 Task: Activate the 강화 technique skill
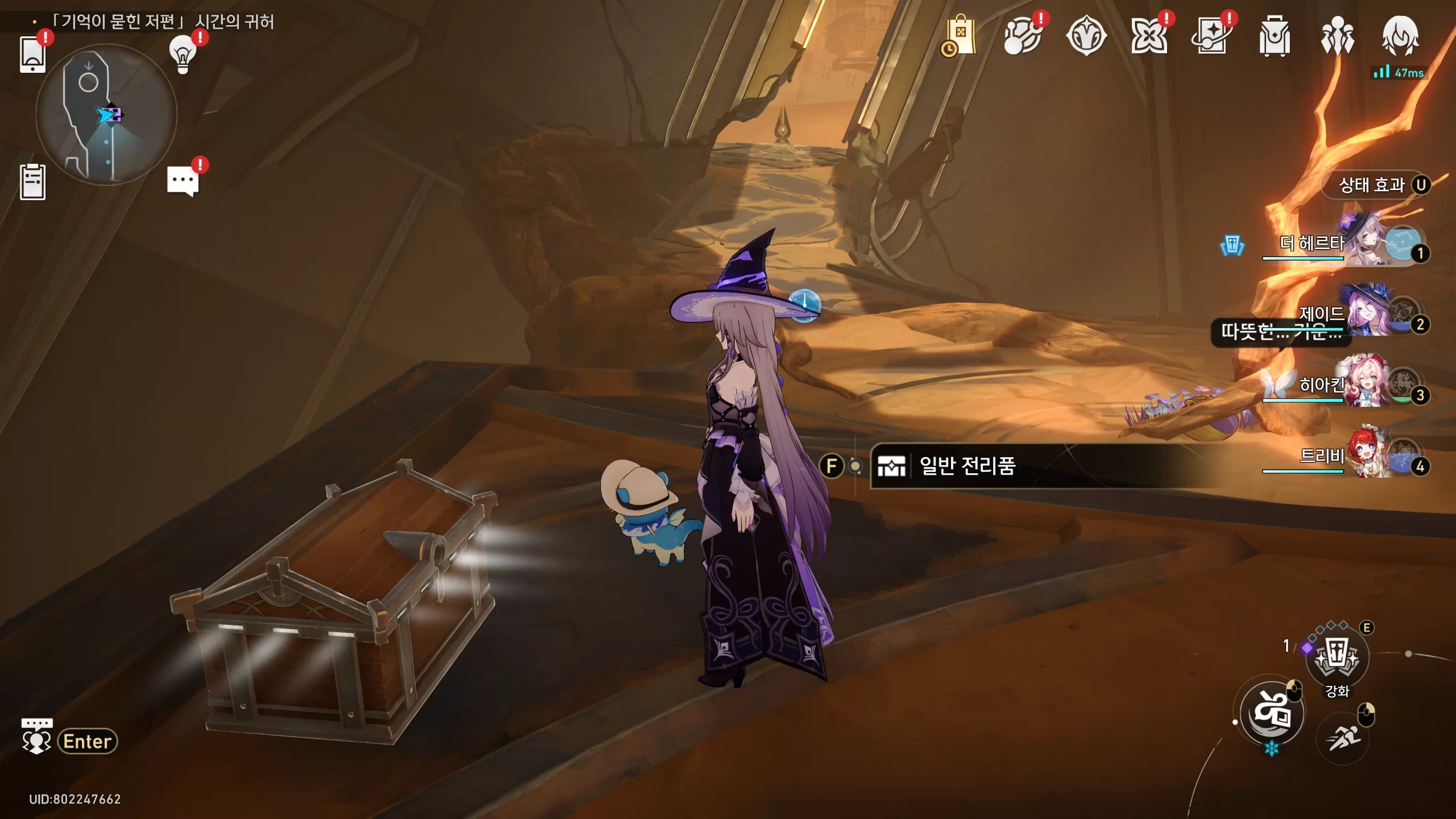tap(1337, 657)
